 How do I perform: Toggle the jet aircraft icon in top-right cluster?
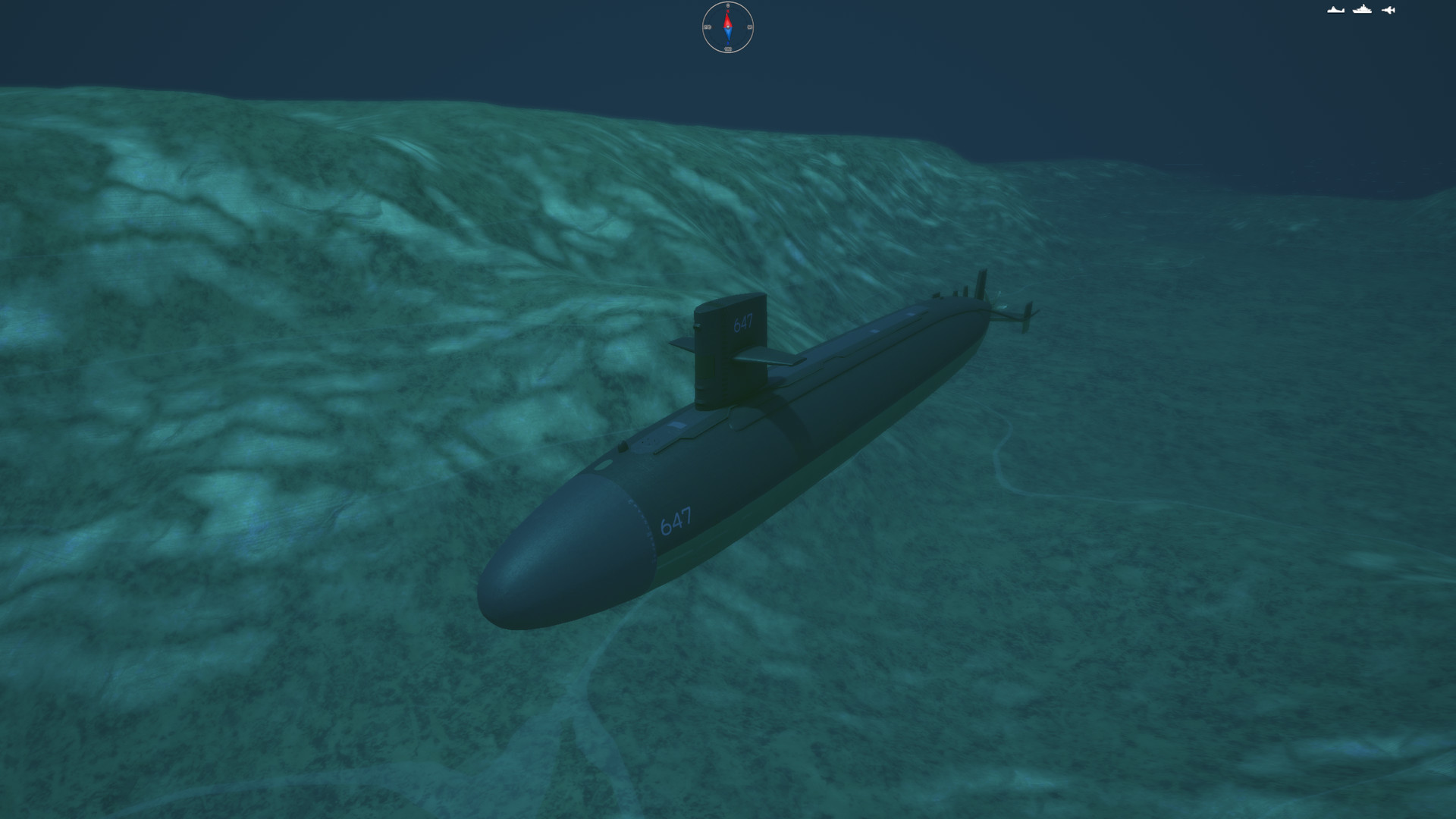[1386, 8]
